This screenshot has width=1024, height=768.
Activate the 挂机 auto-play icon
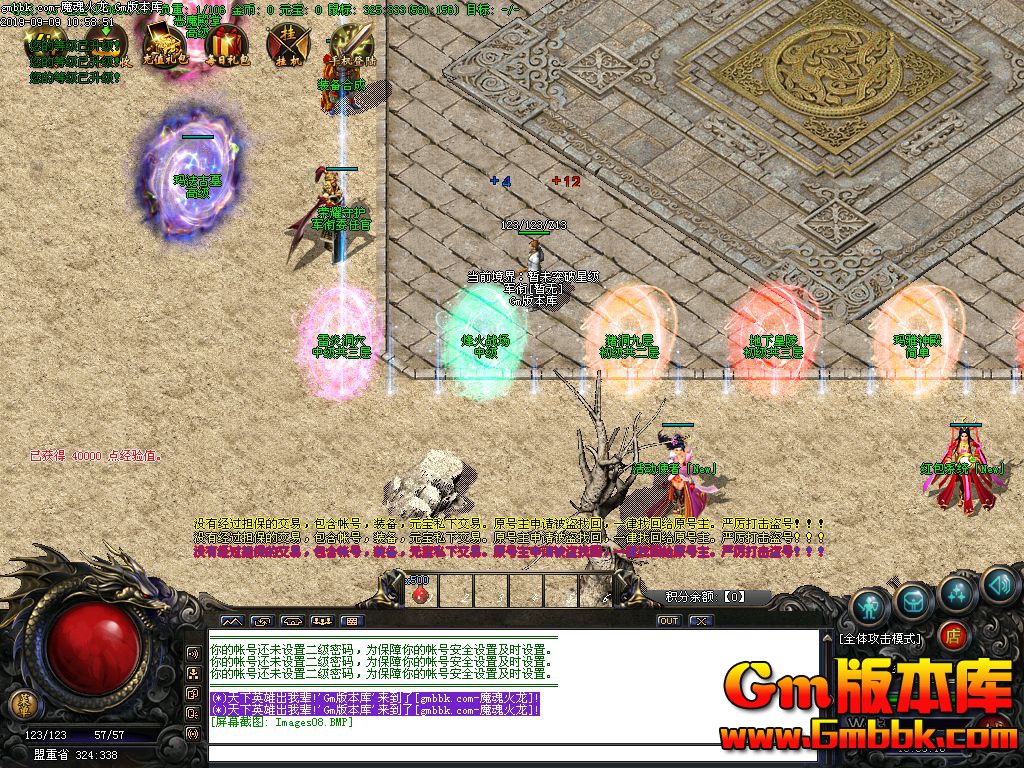[x=287, y=43]
